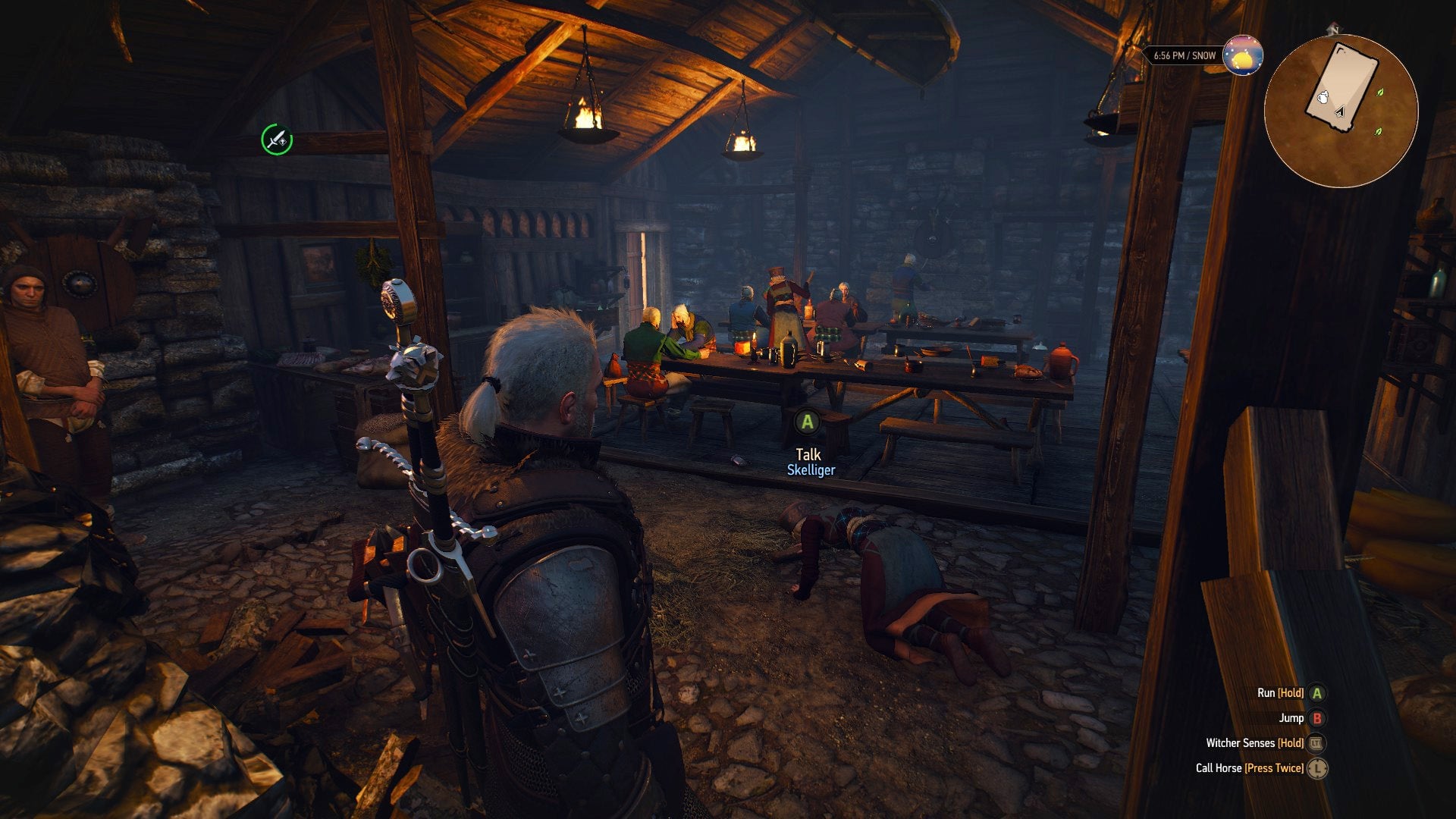Screen dimensions: 1456x819
Task: Click the Talk prompt below the A icon
Action: [808, 454]
